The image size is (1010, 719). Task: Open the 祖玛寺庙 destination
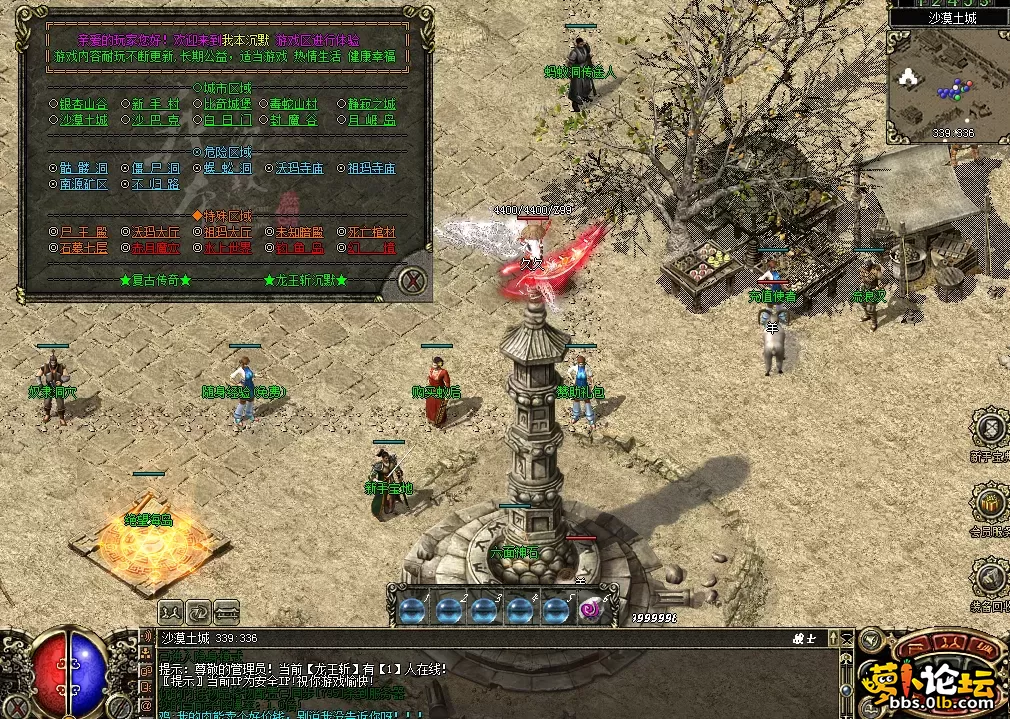372,168
